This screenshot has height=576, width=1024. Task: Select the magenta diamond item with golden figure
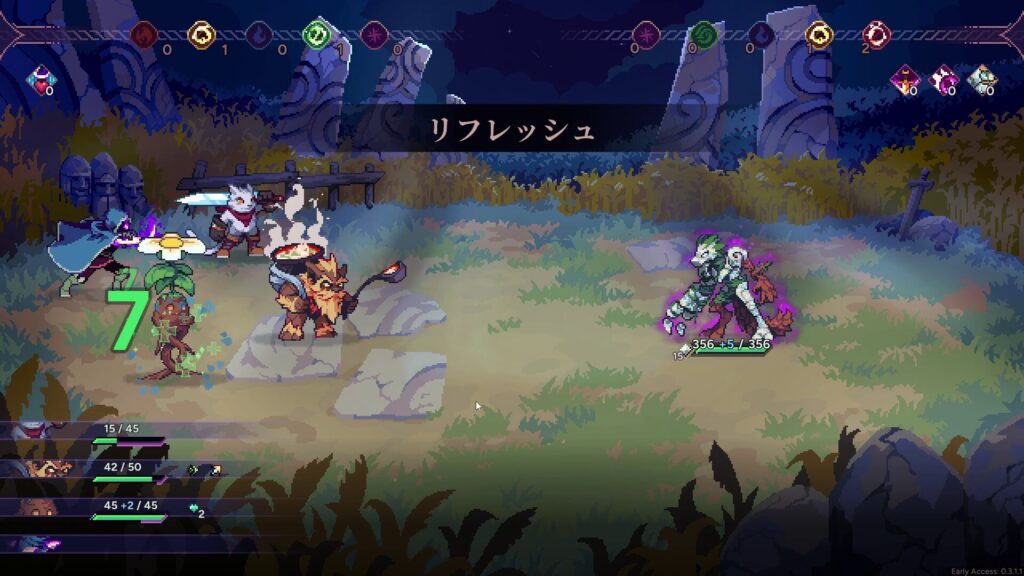click(x=906, y=78)
